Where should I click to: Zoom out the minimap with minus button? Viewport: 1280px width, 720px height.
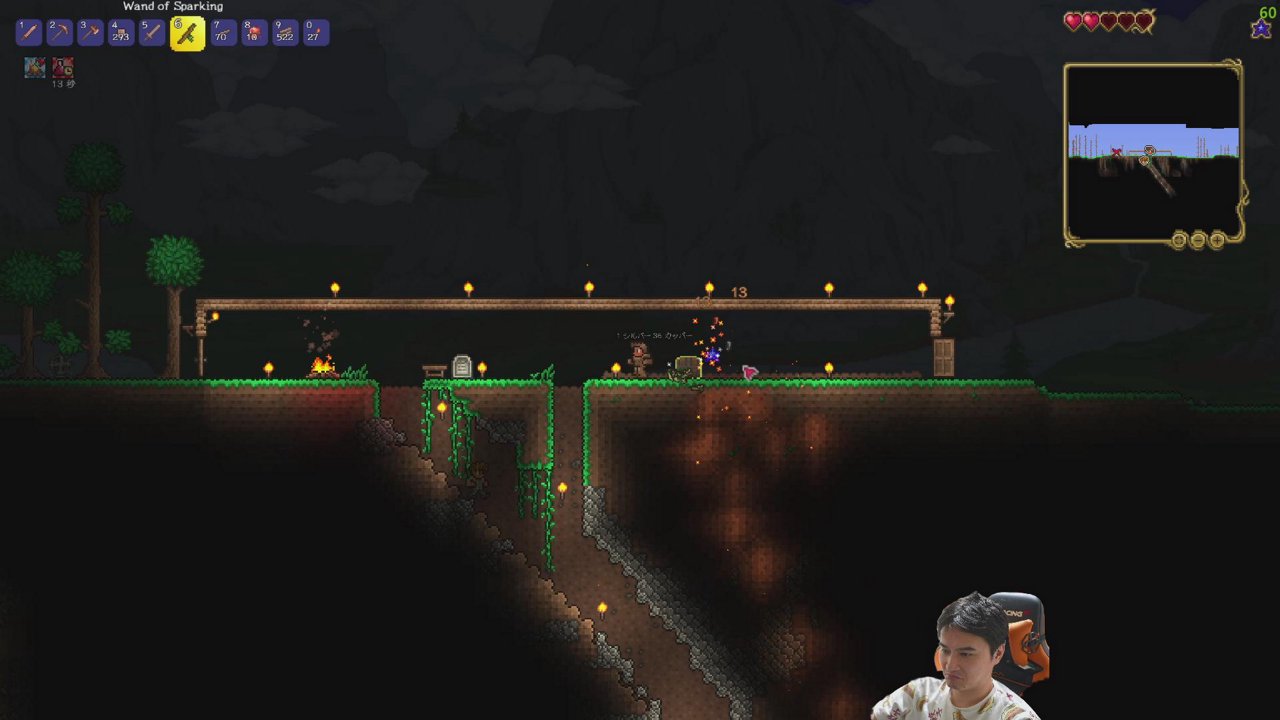(x=1198, y=240)
